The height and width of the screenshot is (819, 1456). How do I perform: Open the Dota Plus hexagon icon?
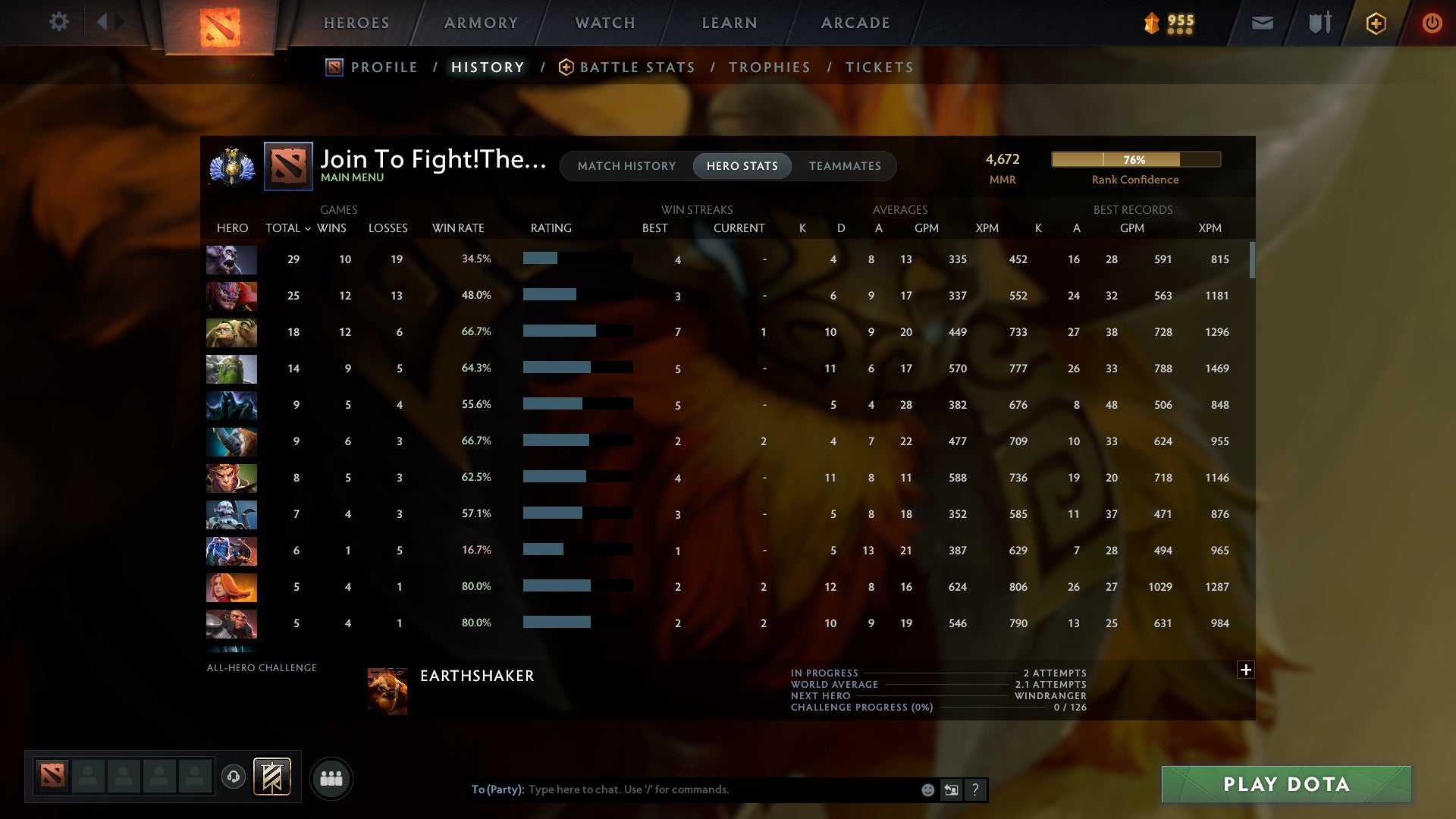(1376, 24)
